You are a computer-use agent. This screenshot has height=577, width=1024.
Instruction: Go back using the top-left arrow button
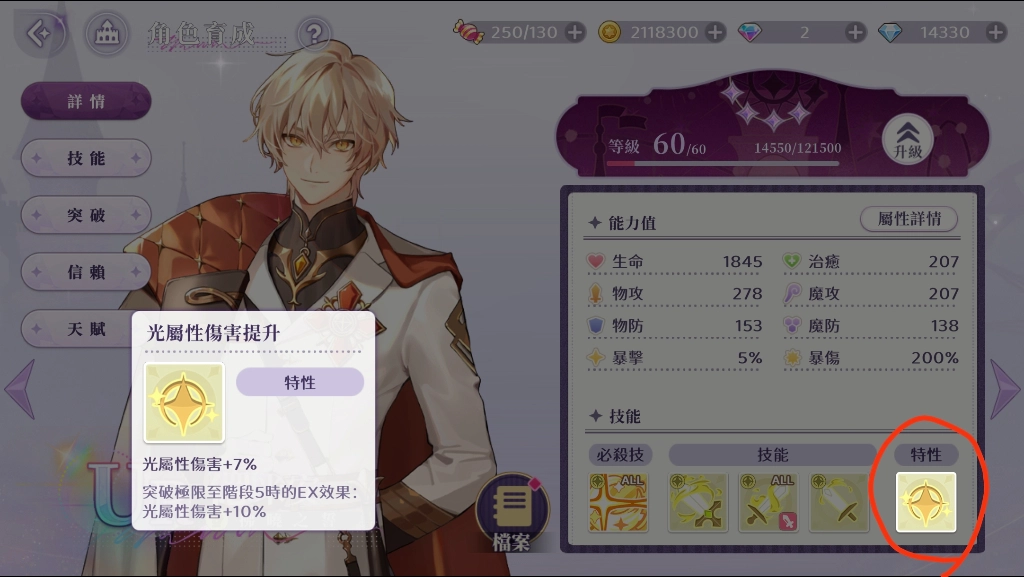point(40,33)
